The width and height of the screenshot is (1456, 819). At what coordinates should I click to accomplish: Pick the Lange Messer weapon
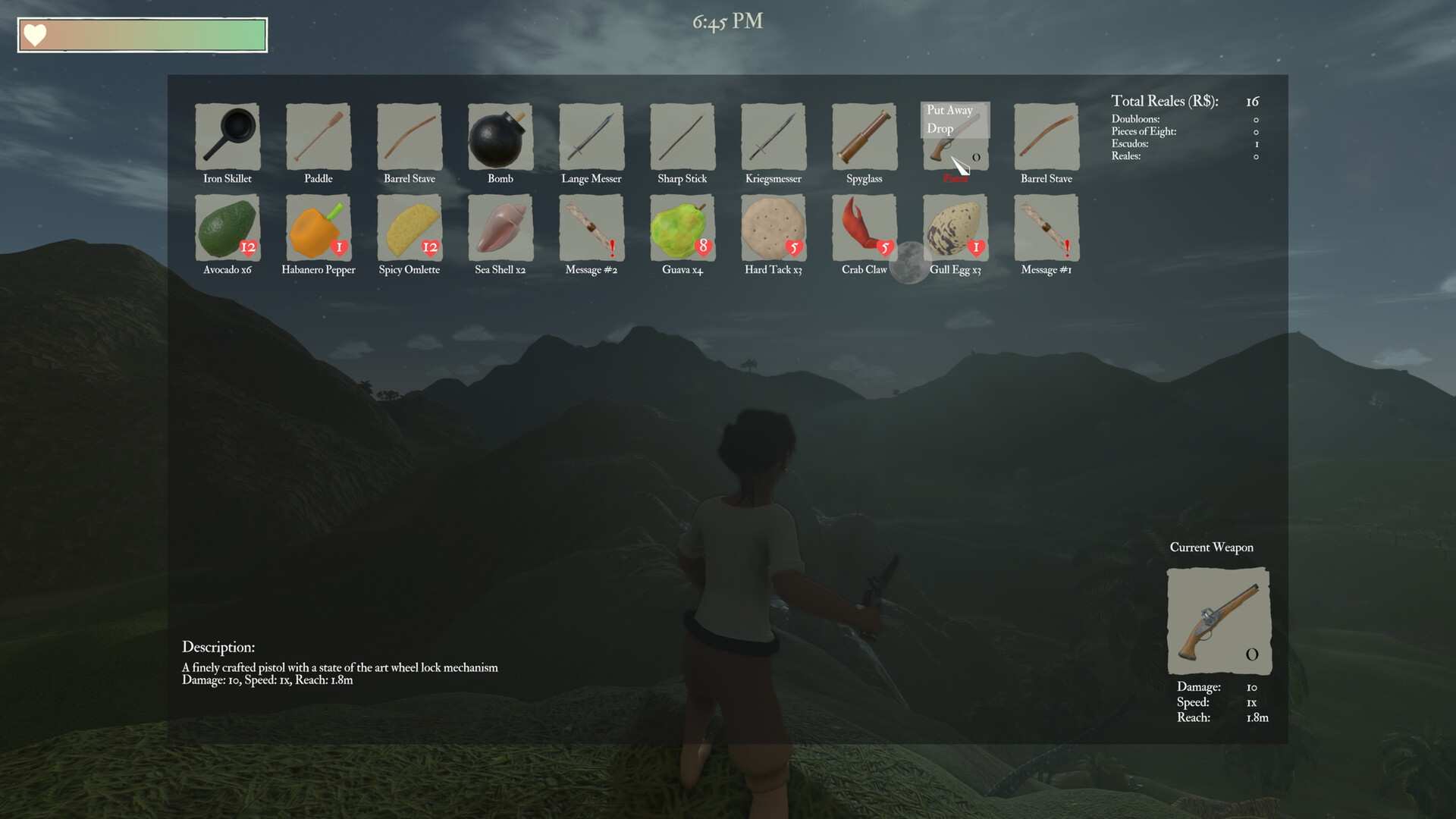click(591, 138)
